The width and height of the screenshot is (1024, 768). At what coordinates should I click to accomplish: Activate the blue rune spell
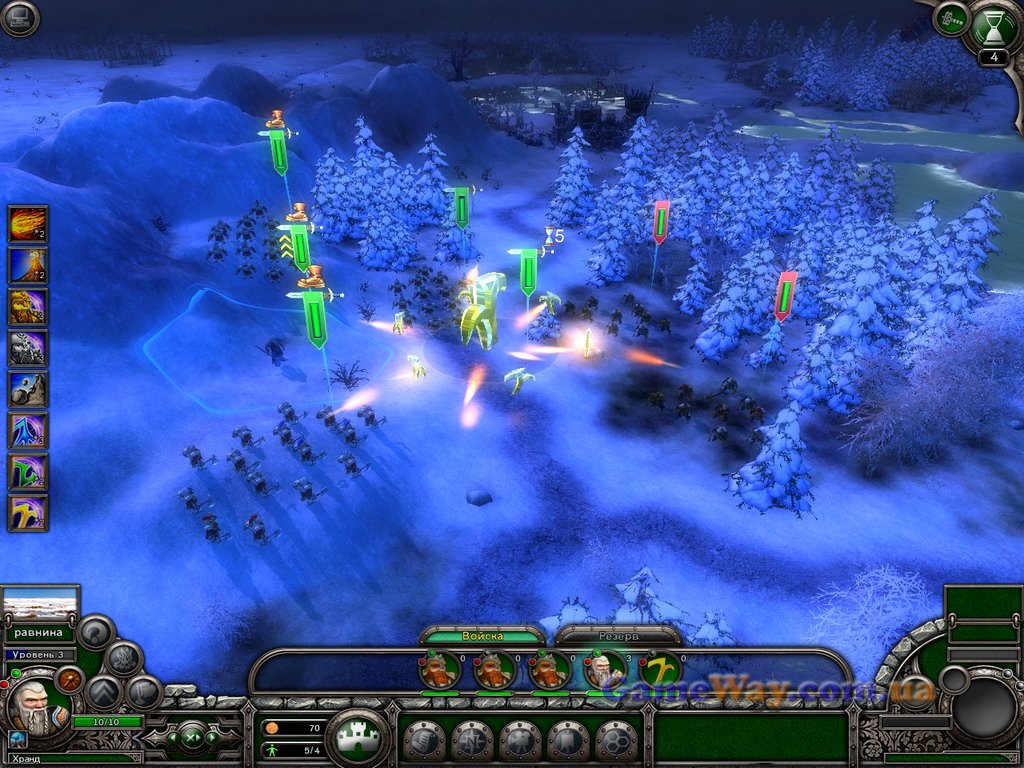click(28, 430)
